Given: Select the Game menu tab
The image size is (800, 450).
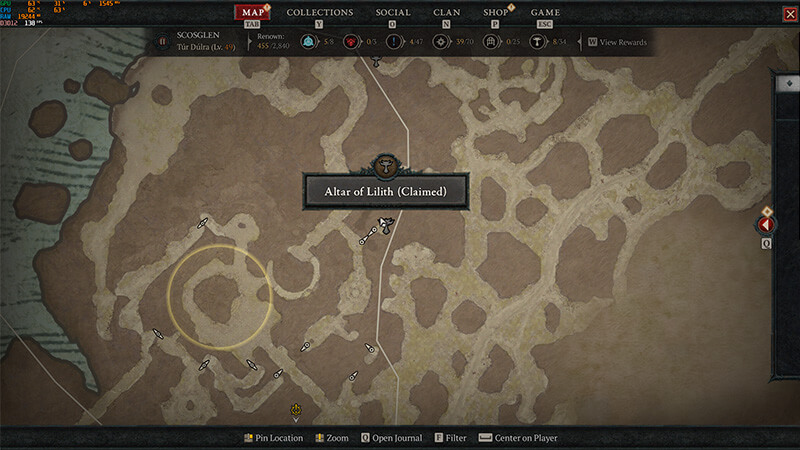Looking at the screenshot, I should pos(545,13).
